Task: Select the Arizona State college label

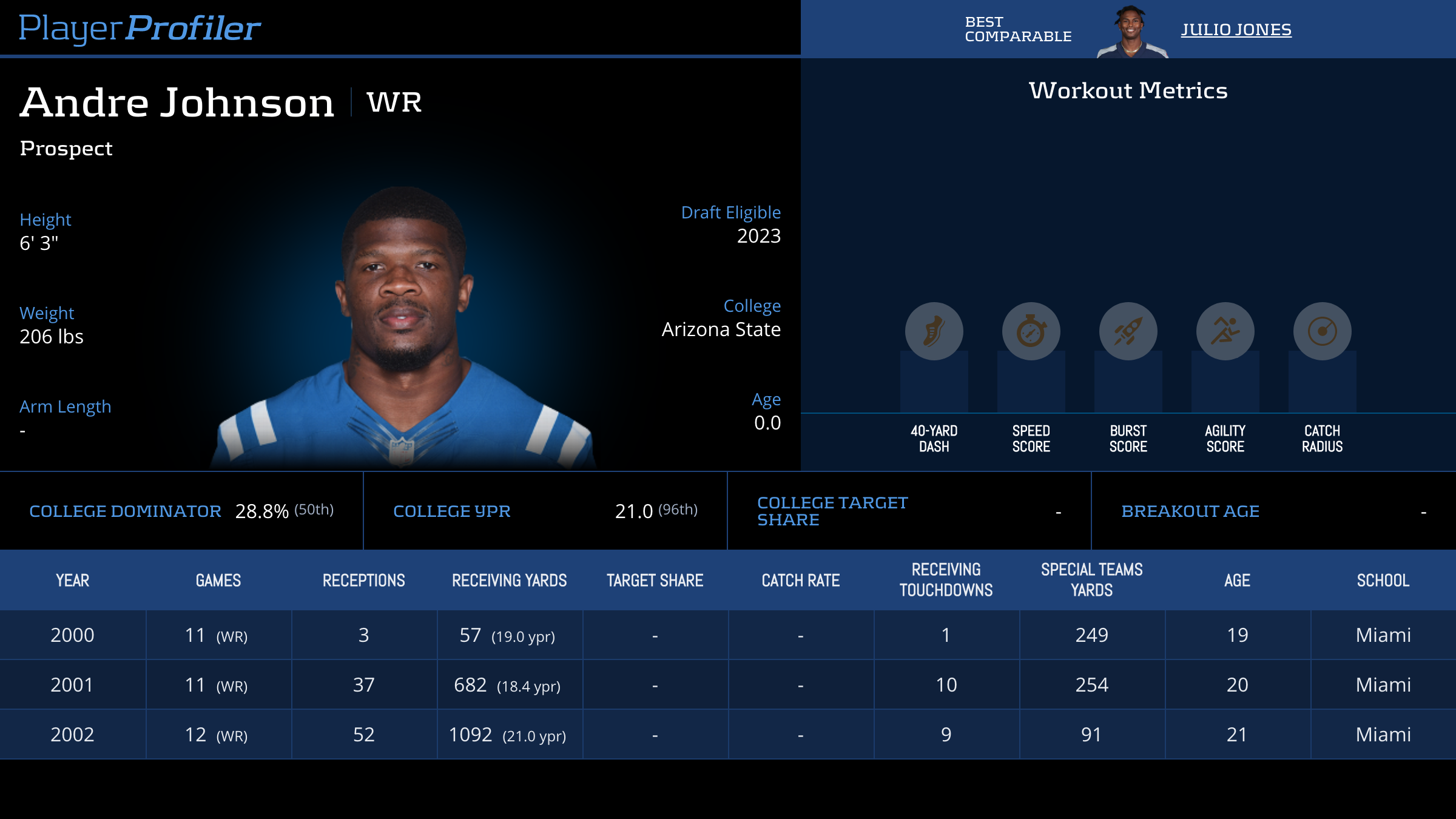Action: (721, 329)
